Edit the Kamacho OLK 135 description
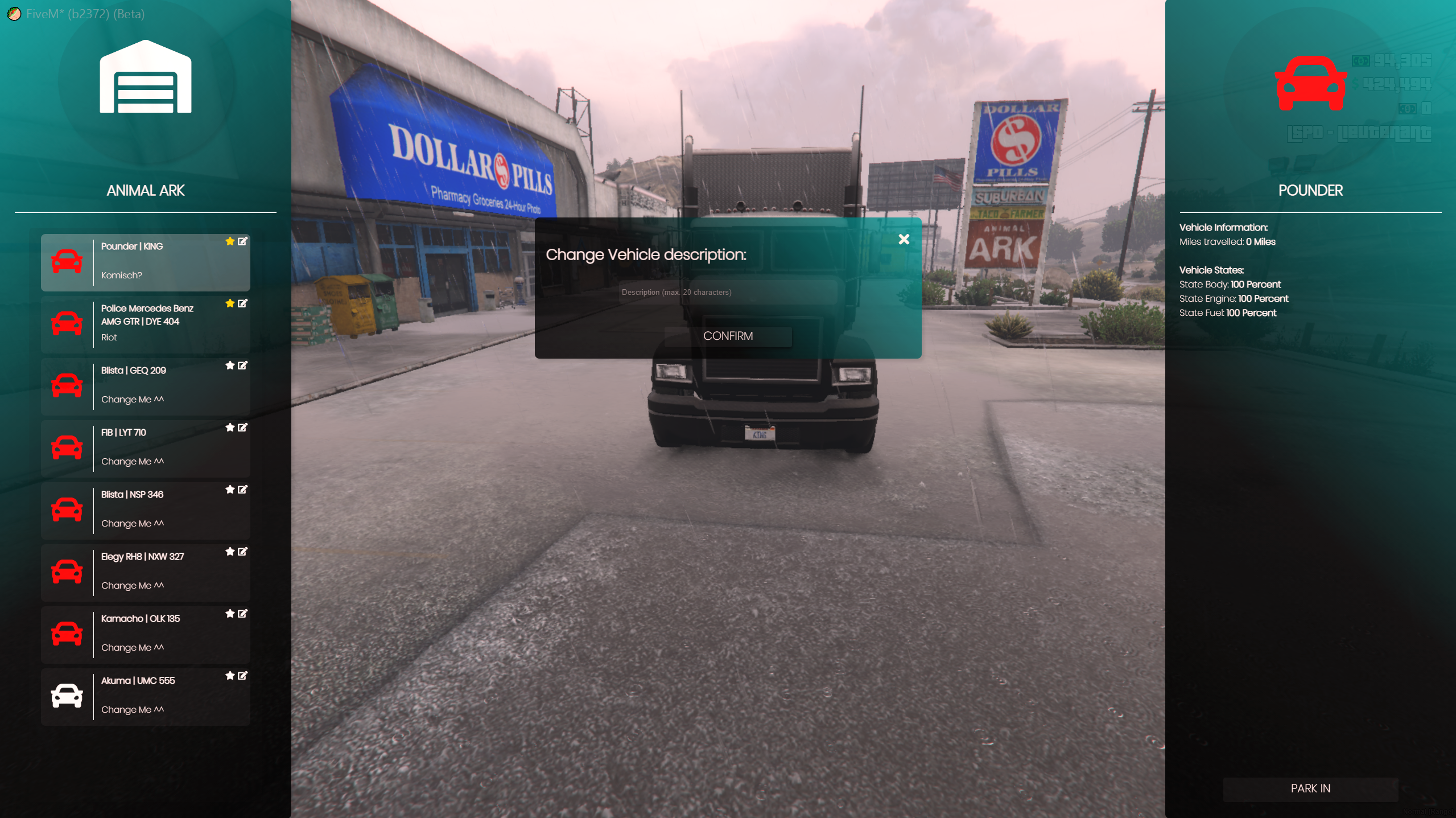The image size is (1456, 818). tap(242, 614)
